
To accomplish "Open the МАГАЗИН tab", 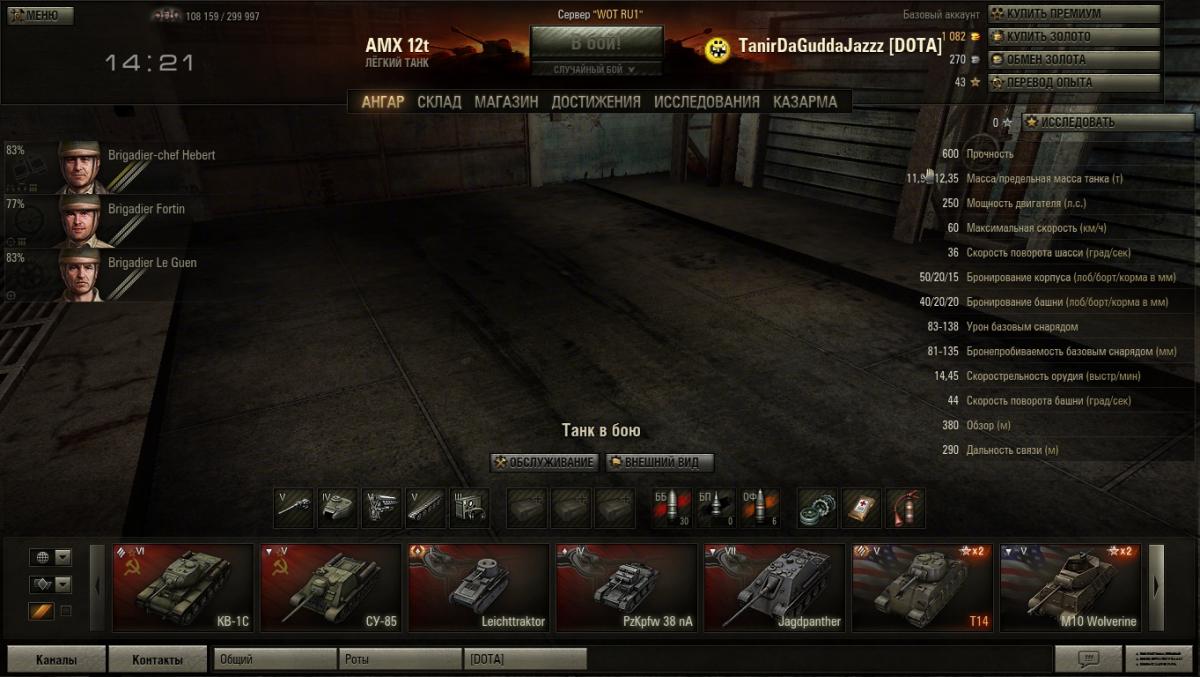I will click(506, 101).
